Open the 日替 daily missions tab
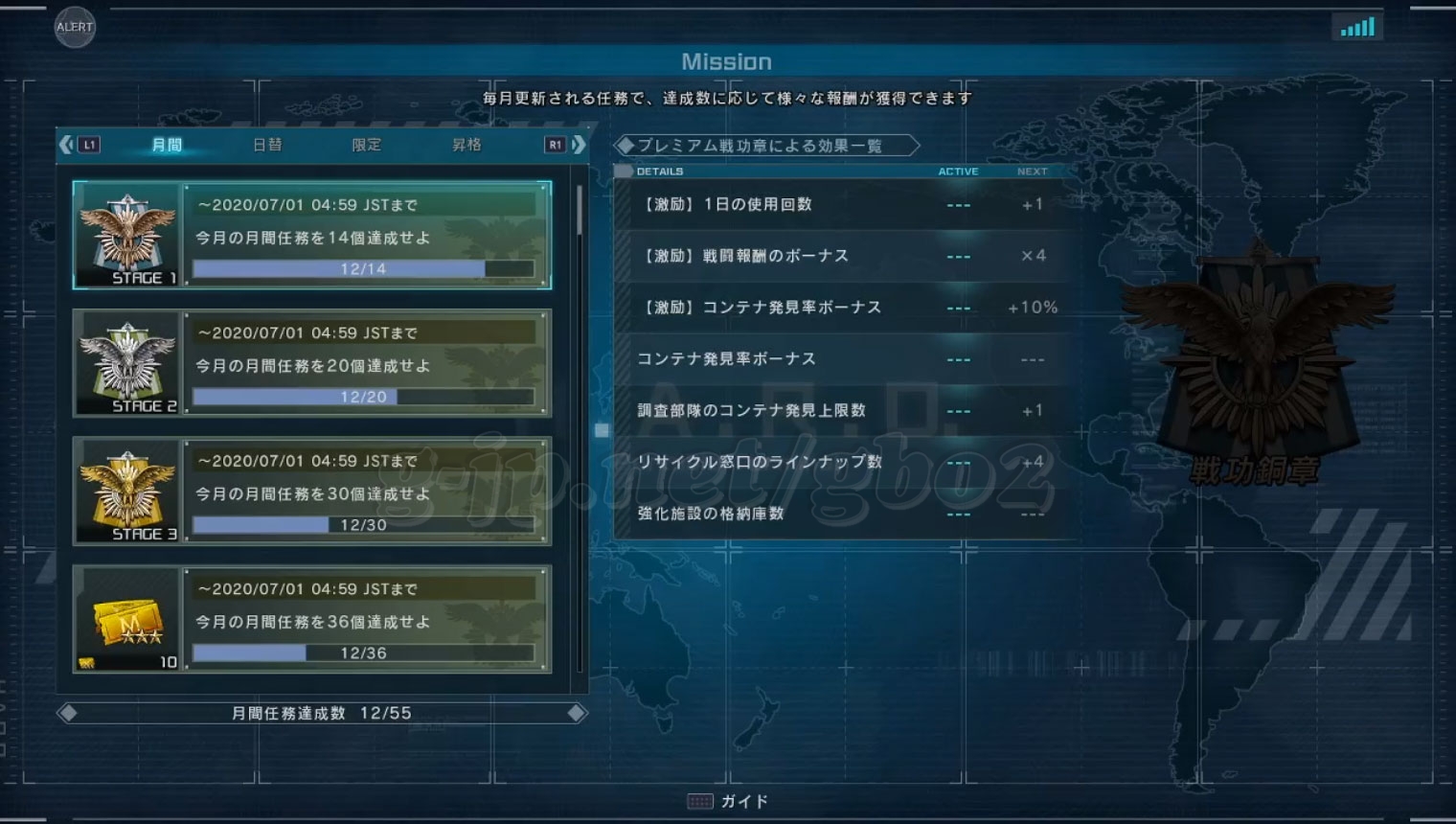The image size is (1456, 824). tap(267, 145)
